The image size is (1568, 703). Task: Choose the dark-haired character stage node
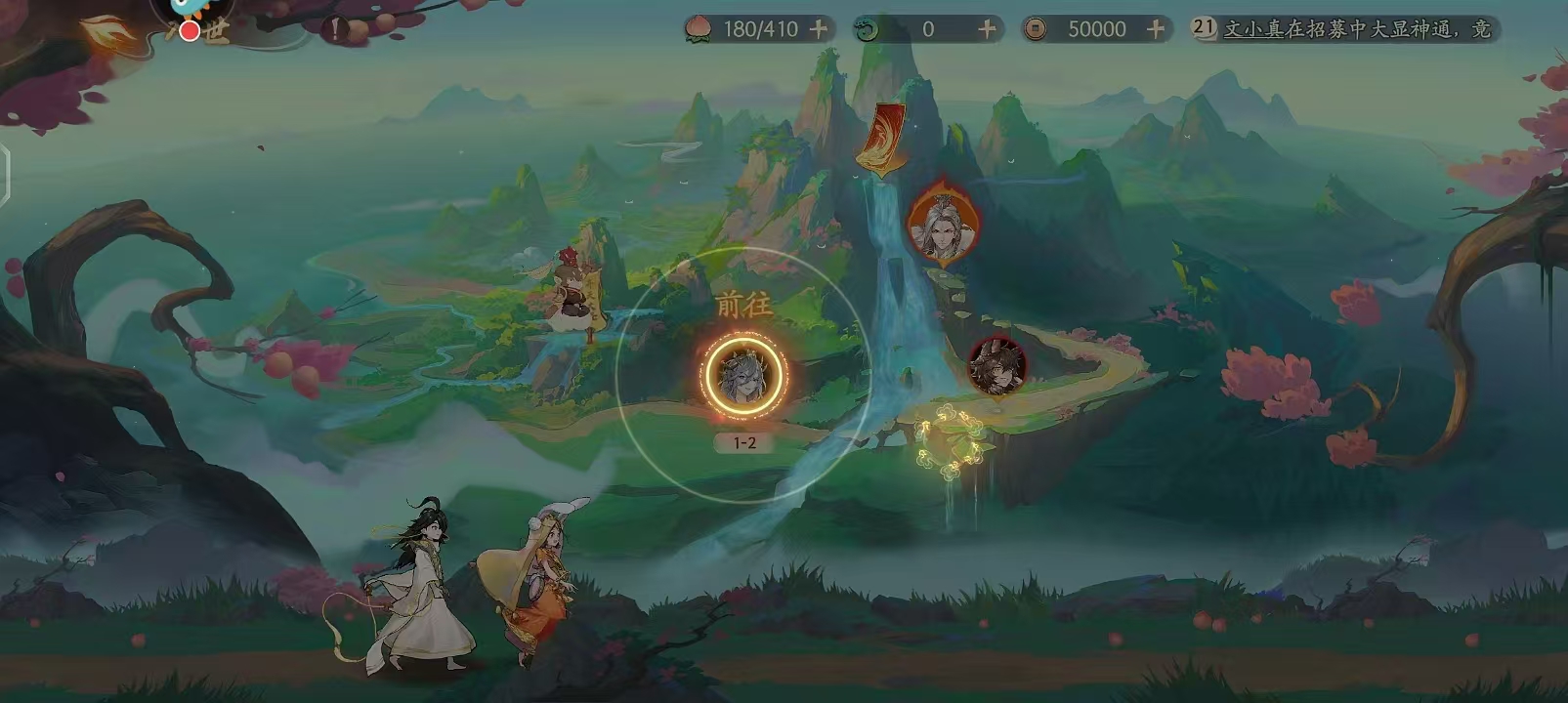click(x=996, y=367)
